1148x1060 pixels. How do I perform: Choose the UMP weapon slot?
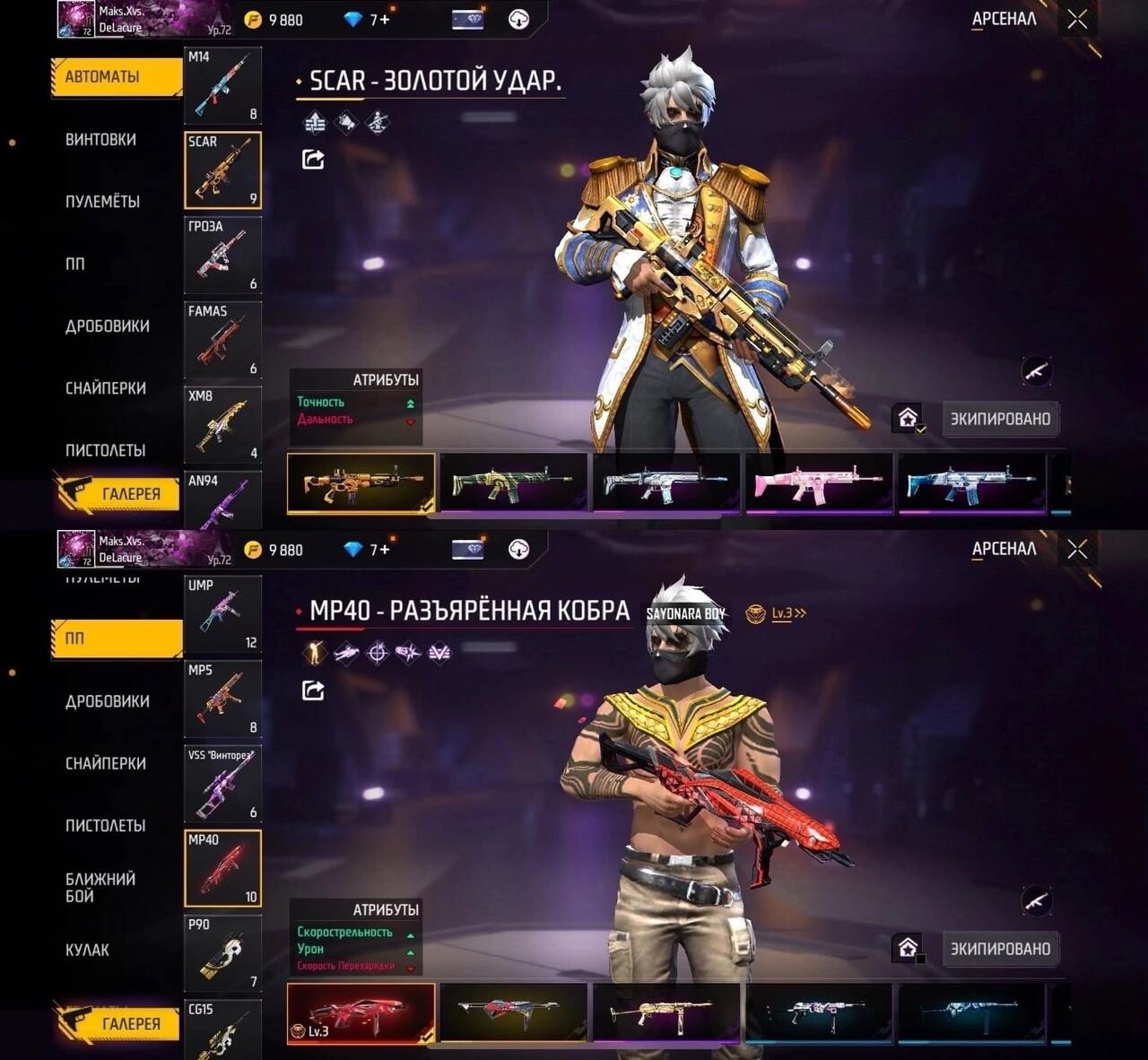[x=222, y=615]
